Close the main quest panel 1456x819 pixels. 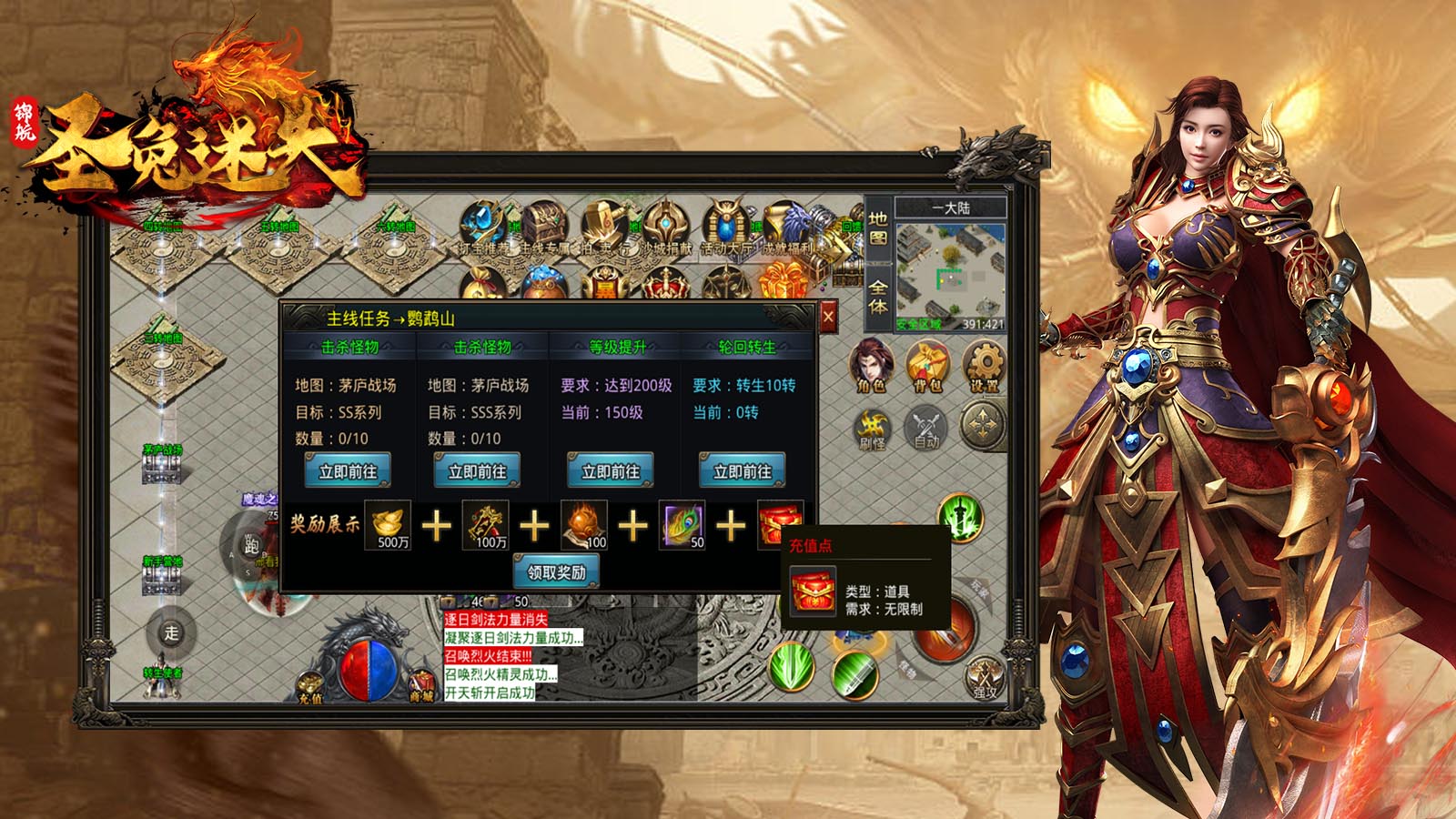coord(828,318)
